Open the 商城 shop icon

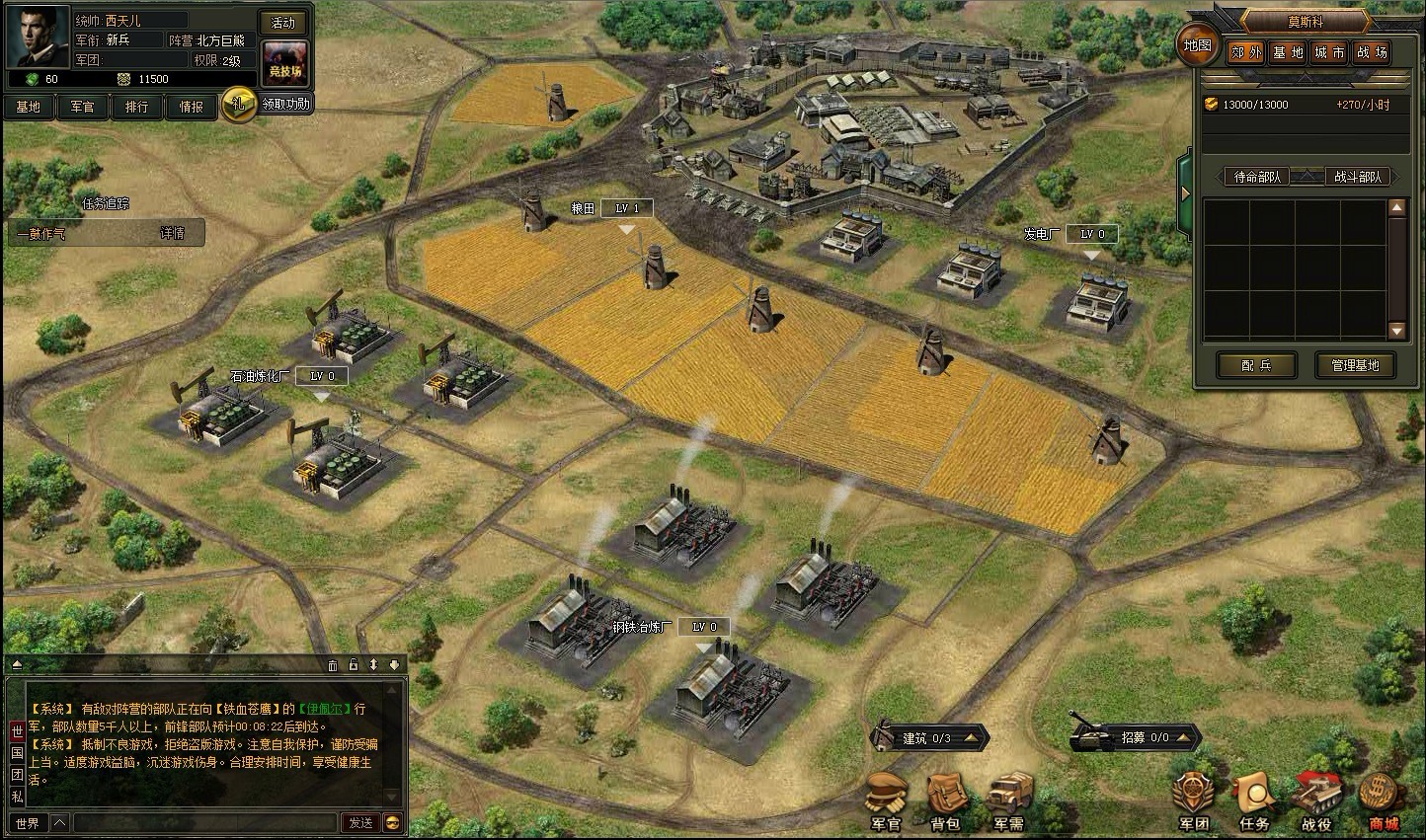click(x=1383, y=802)
